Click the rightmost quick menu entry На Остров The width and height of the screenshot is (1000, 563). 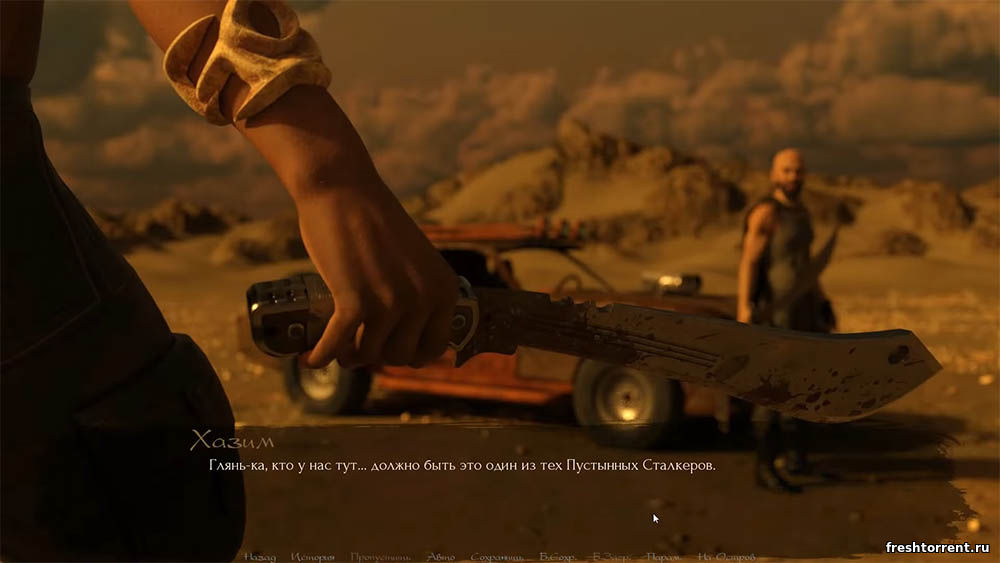(727, 556)
